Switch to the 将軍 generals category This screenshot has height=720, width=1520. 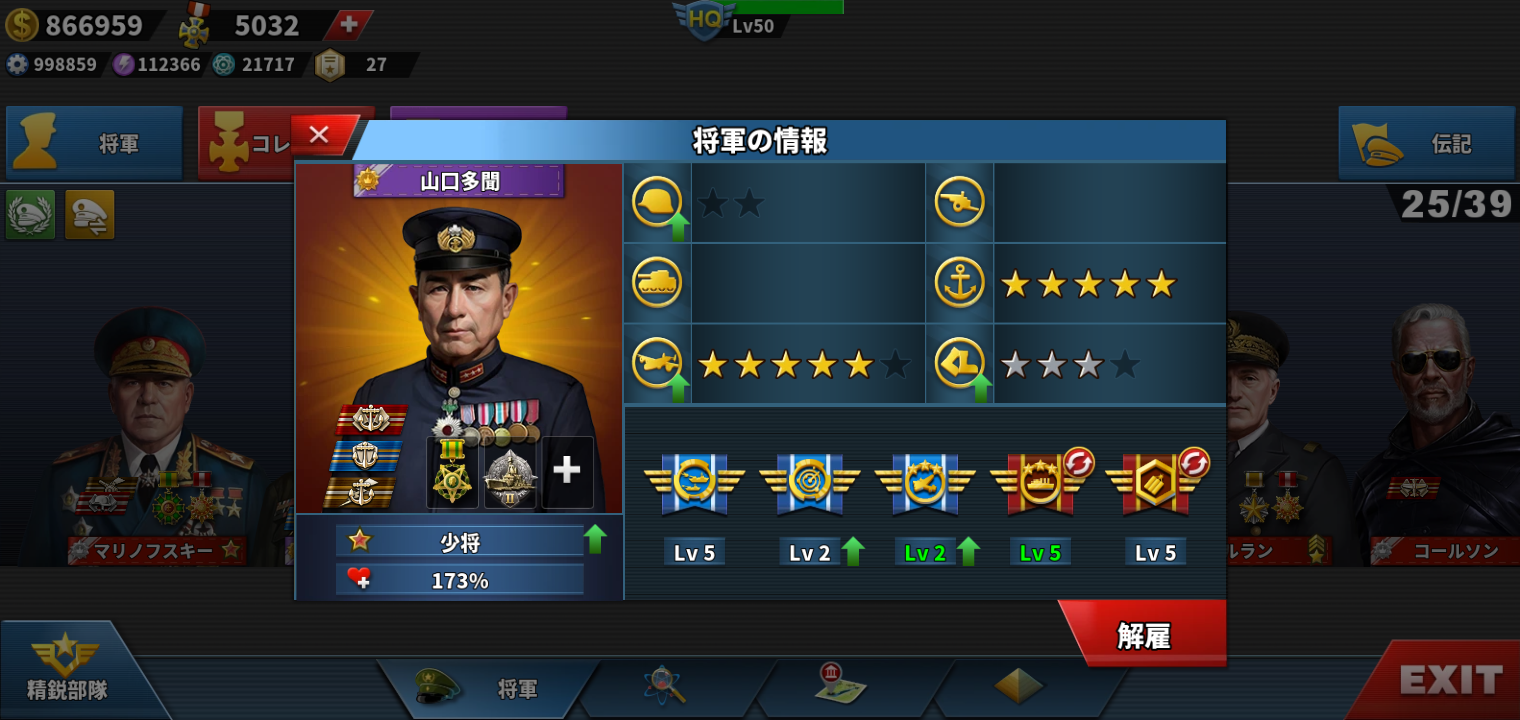point(95,144)
